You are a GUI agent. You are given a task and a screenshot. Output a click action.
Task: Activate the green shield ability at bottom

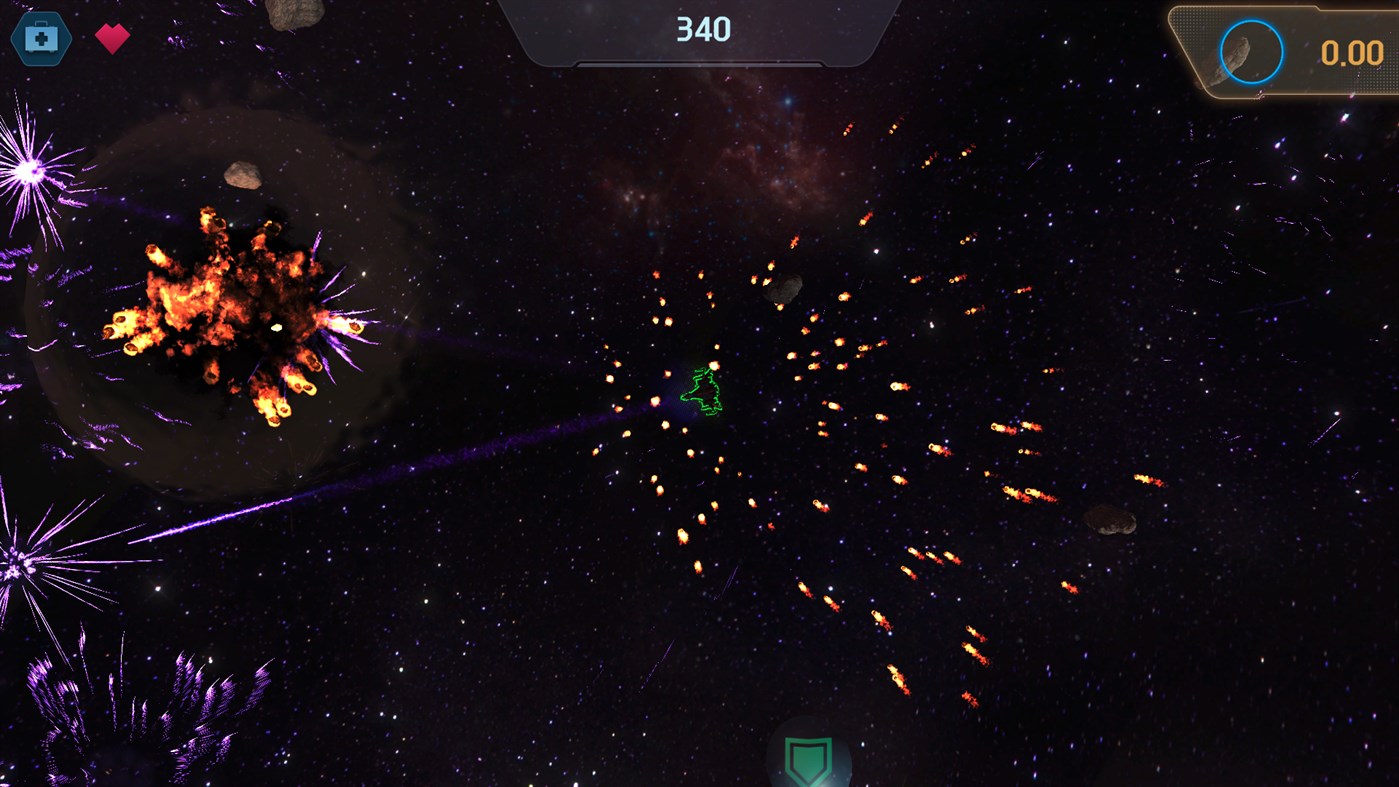tap(811, 760)
